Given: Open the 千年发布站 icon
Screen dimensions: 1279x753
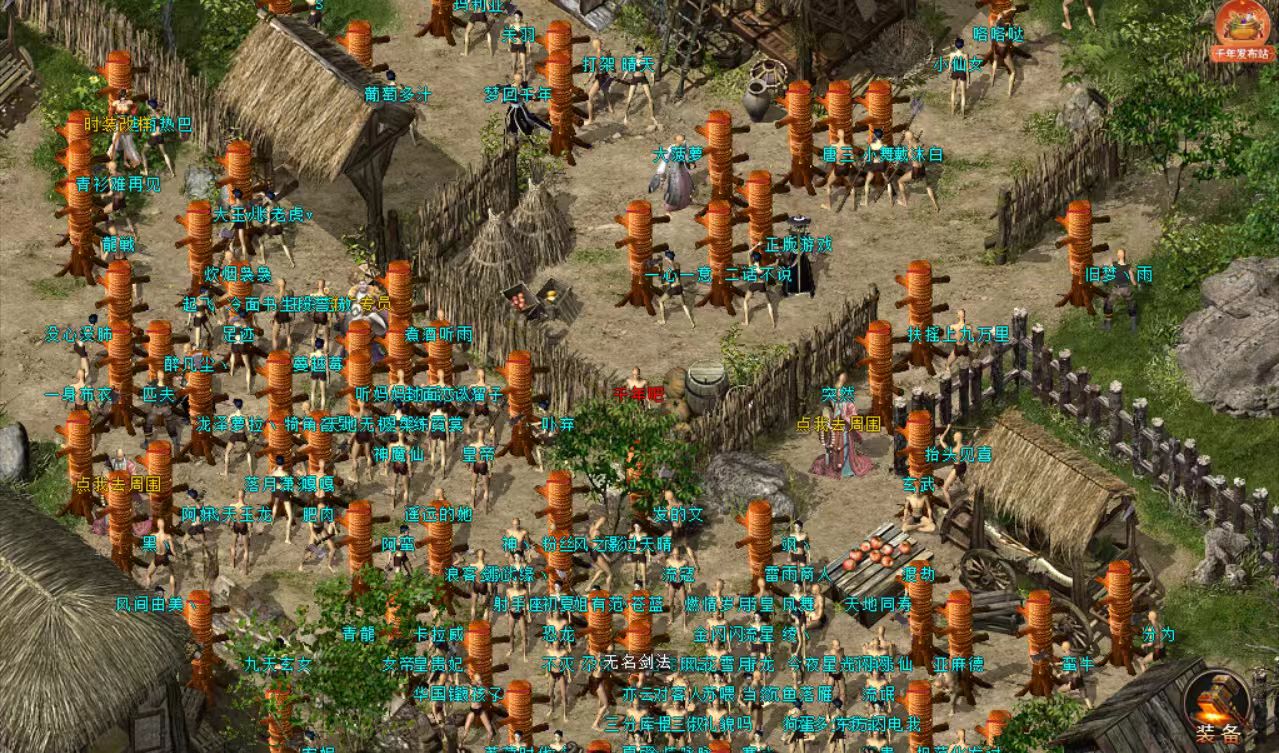Looking at the screenshot, I should (x=1241, y=28).
